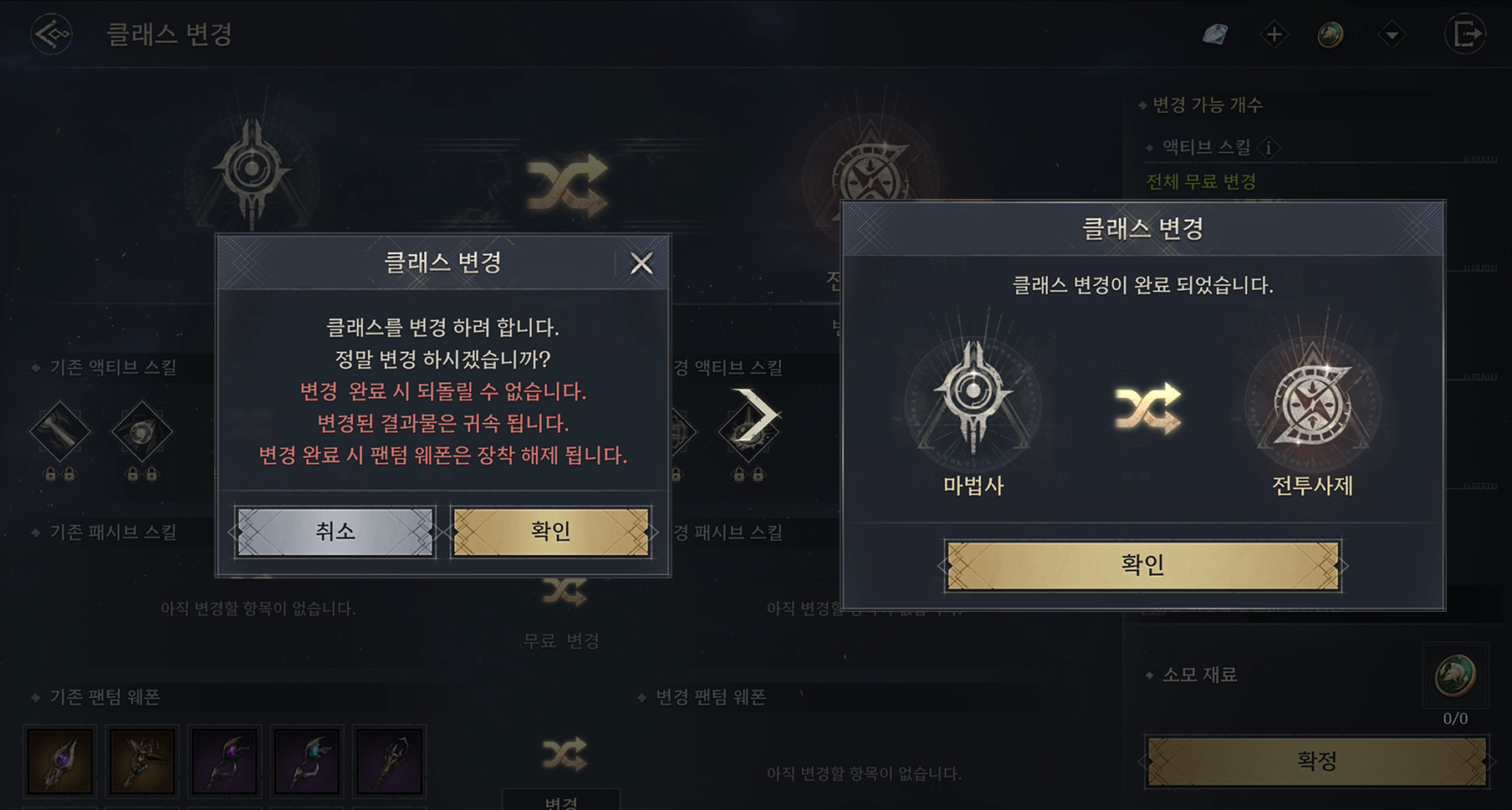
Task: Exit the screen via top-right door icon
Action: click(1465, 34)
